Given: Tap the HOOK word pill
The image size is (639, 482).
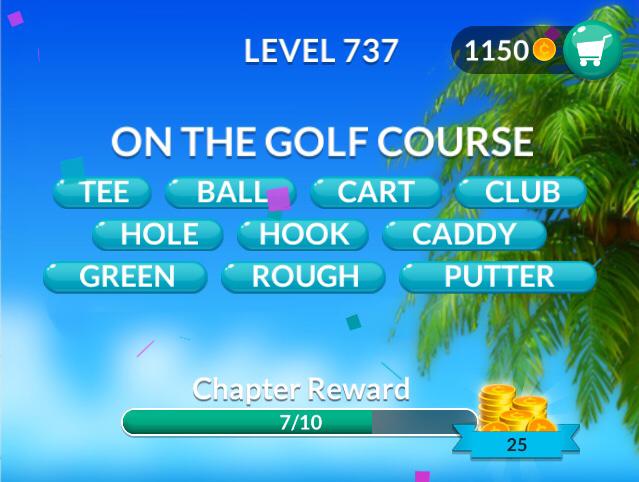Looking at the screenshot, I should click(x=303, y=235).
